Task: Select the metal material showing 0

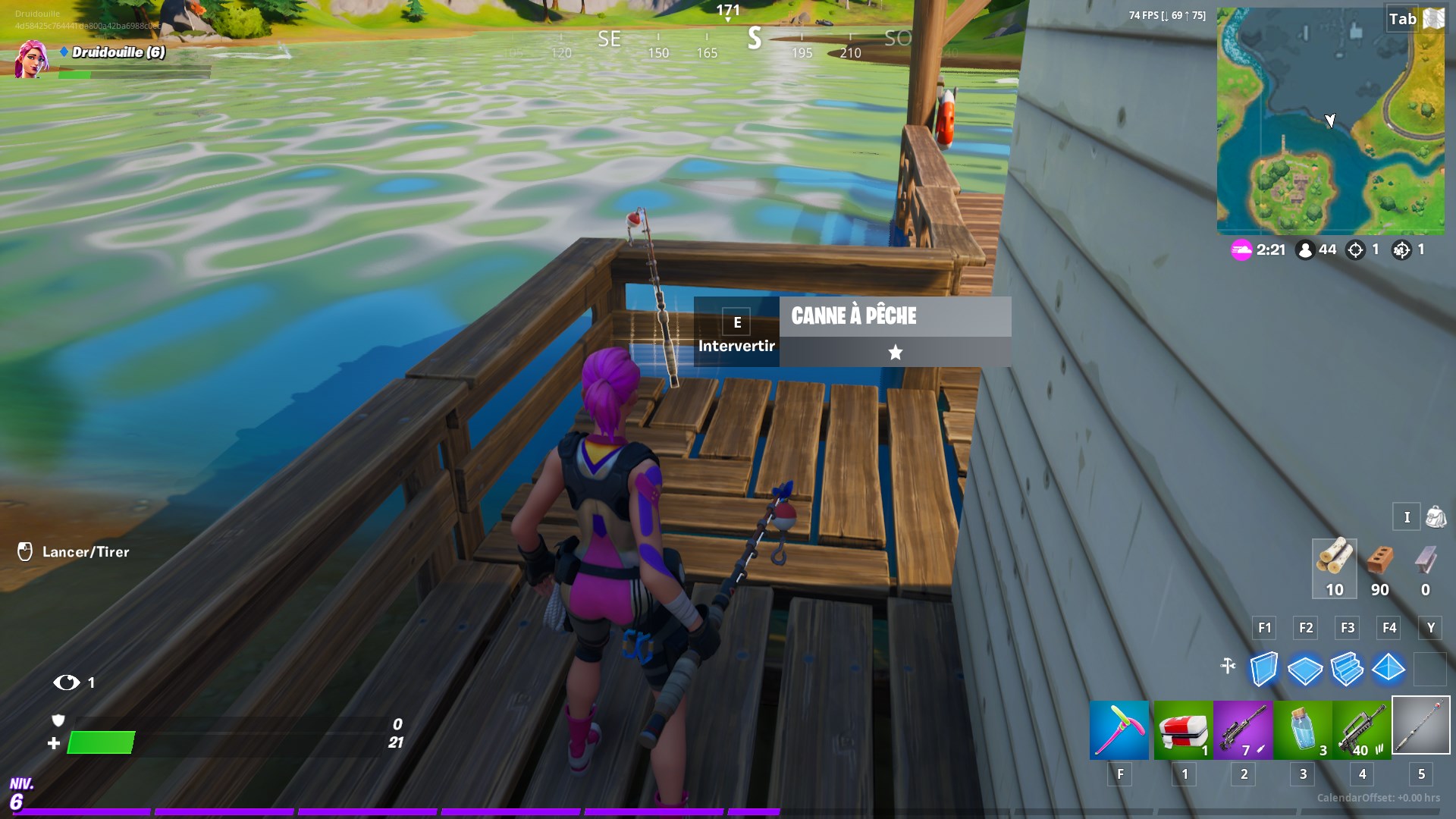Action: tap(1423, 569)
